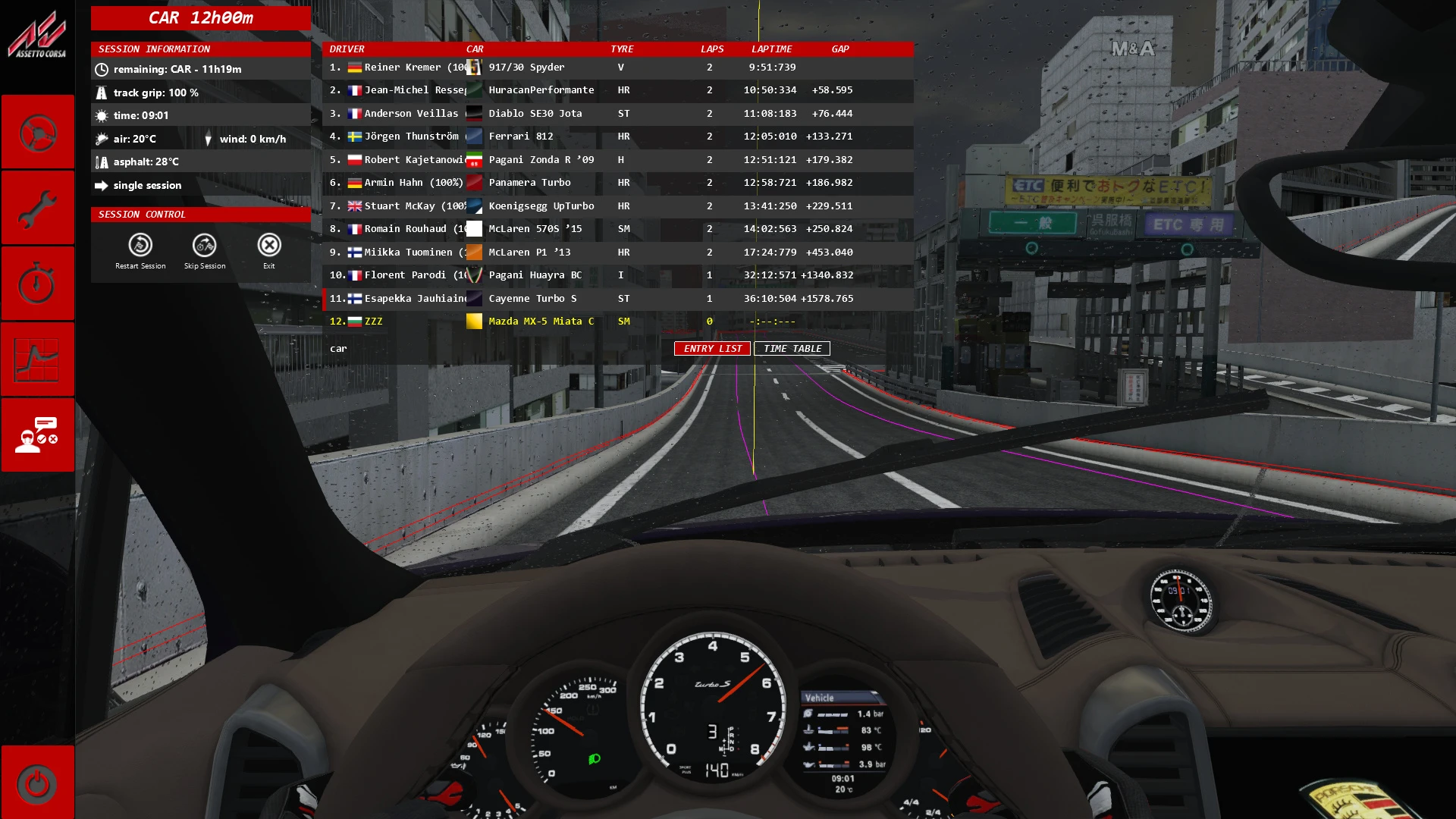Screen dimensions: 1456x819
Task: Click the power-off icon at bottom left
Action: pos(38,785)
